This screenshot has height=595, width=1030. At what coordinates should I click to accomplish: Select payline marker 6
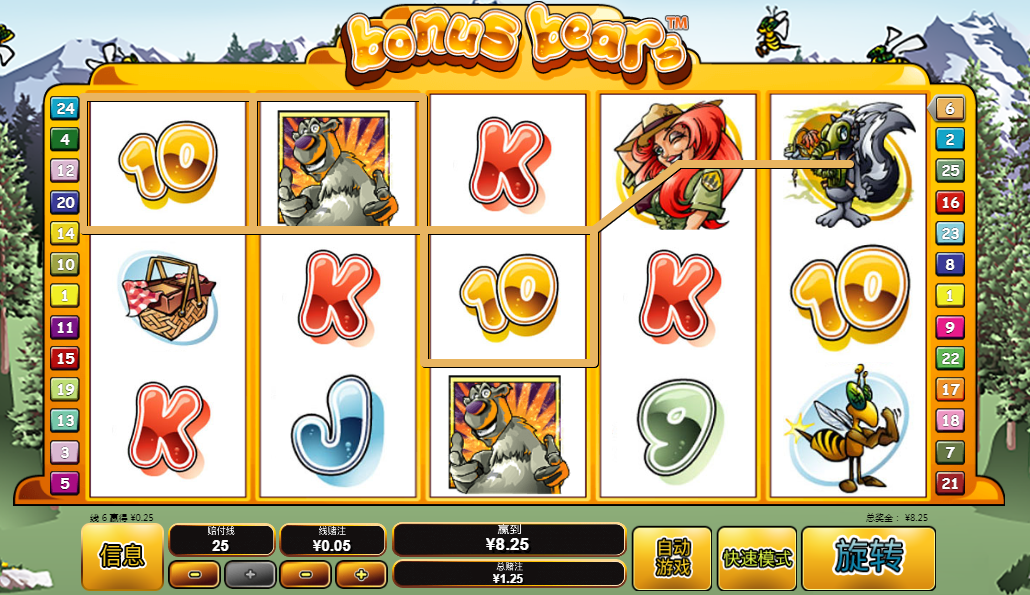pyautogui.click(x=950, y=108)
